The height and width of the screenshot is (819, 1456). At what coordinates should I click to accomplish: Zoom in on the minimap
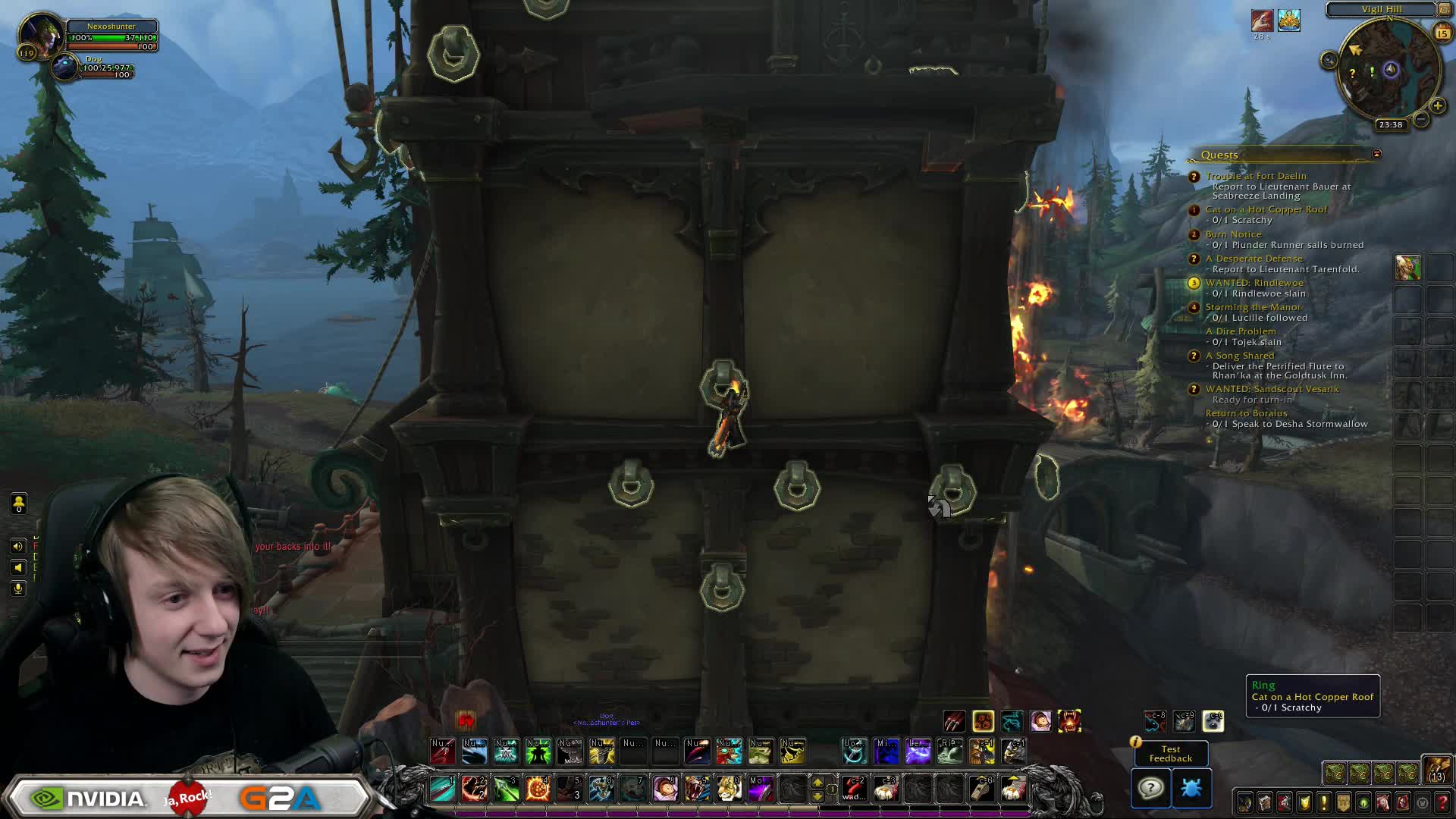[1437, 106]
